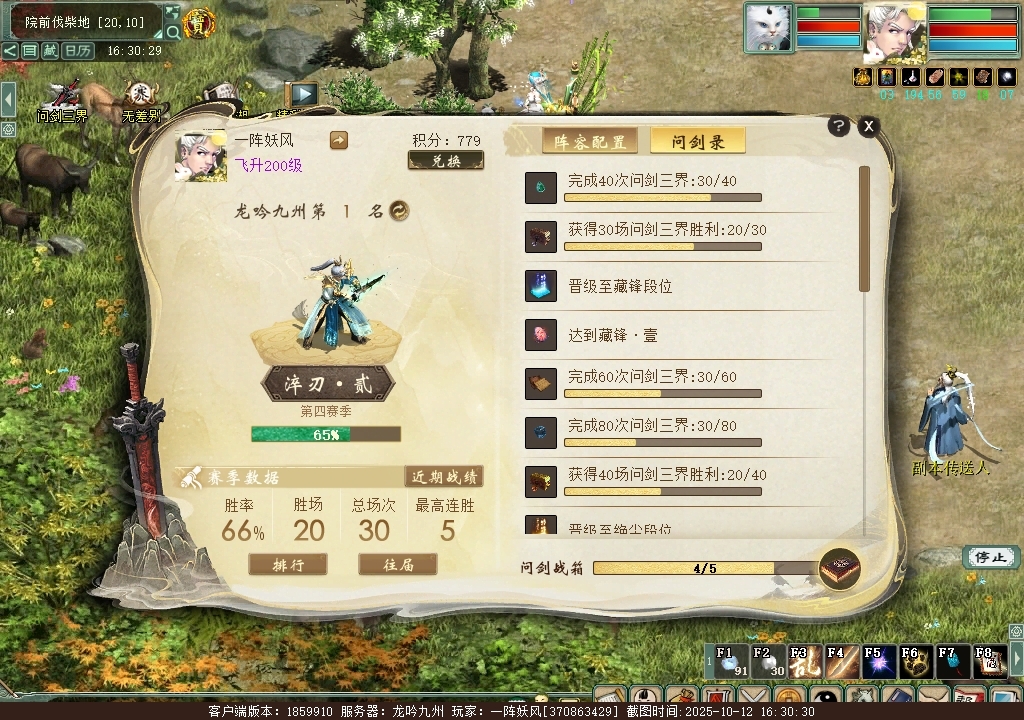Activate the F3 乱 skill slot
Viewport: 1024px width, 720px height.
(x=802, y=661)
